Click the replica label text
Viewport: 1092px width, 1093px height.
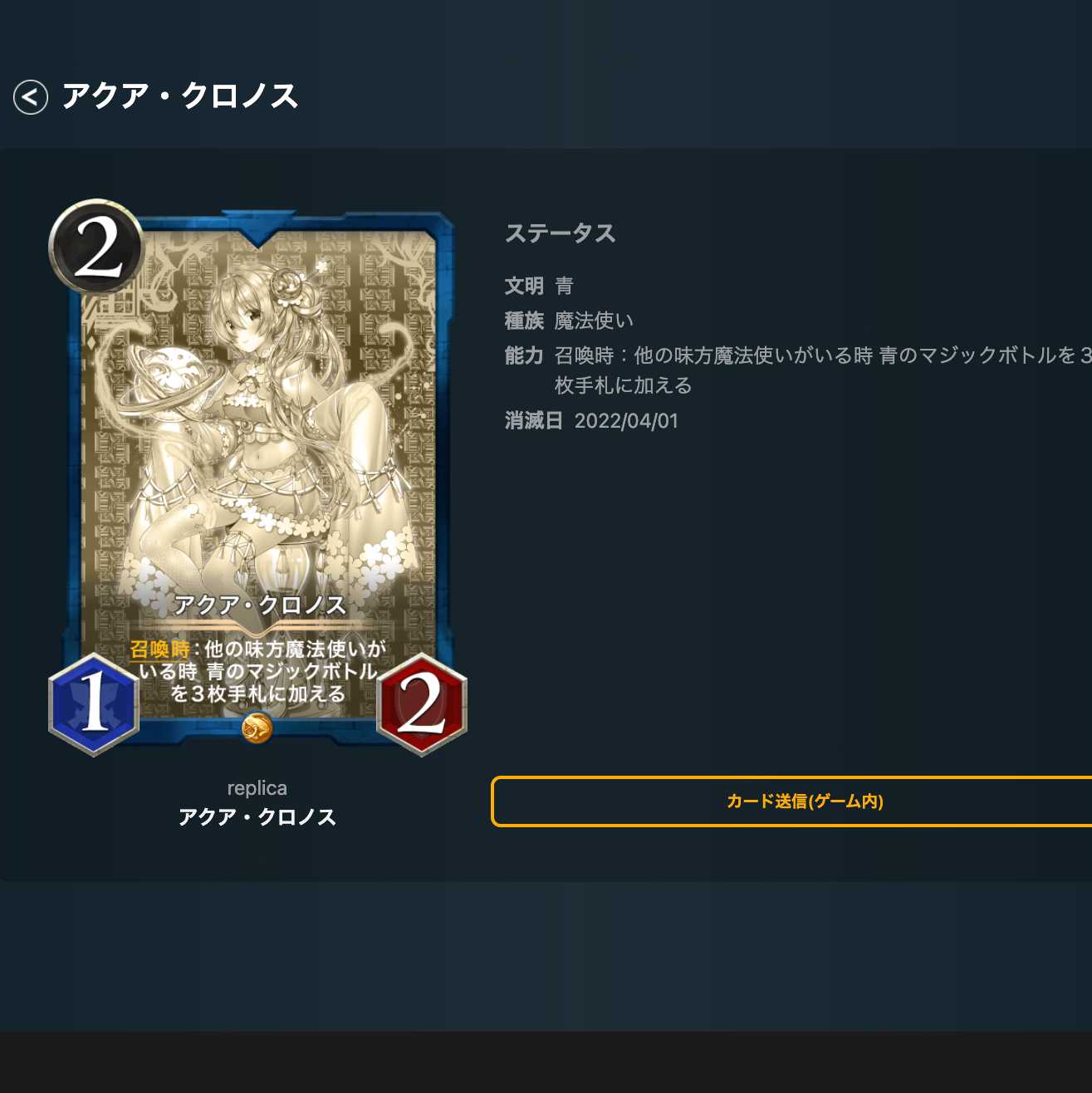click(257, 787)
